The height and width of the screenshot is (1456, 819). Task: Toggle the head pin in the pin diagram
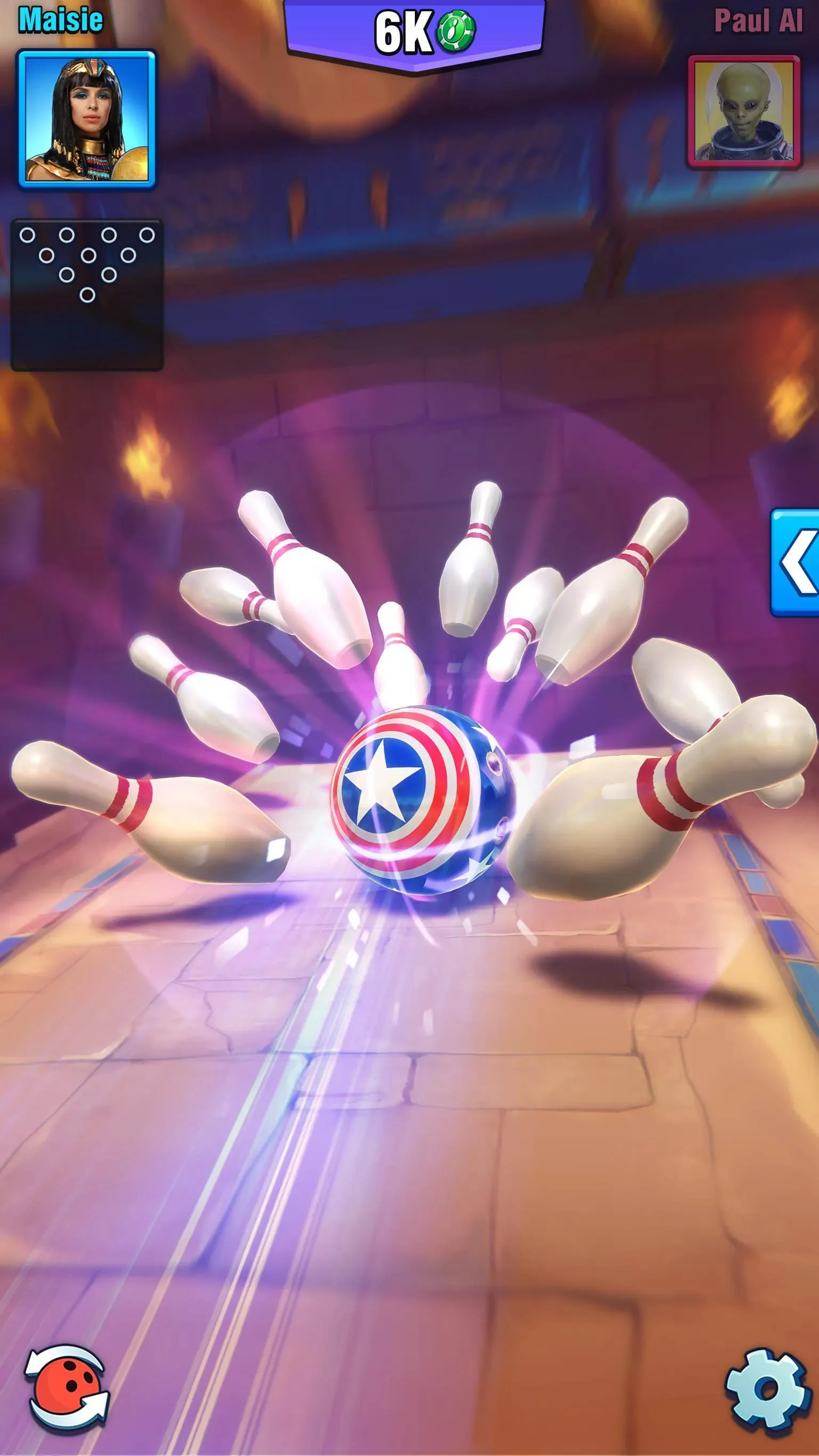tap(87, 294)
